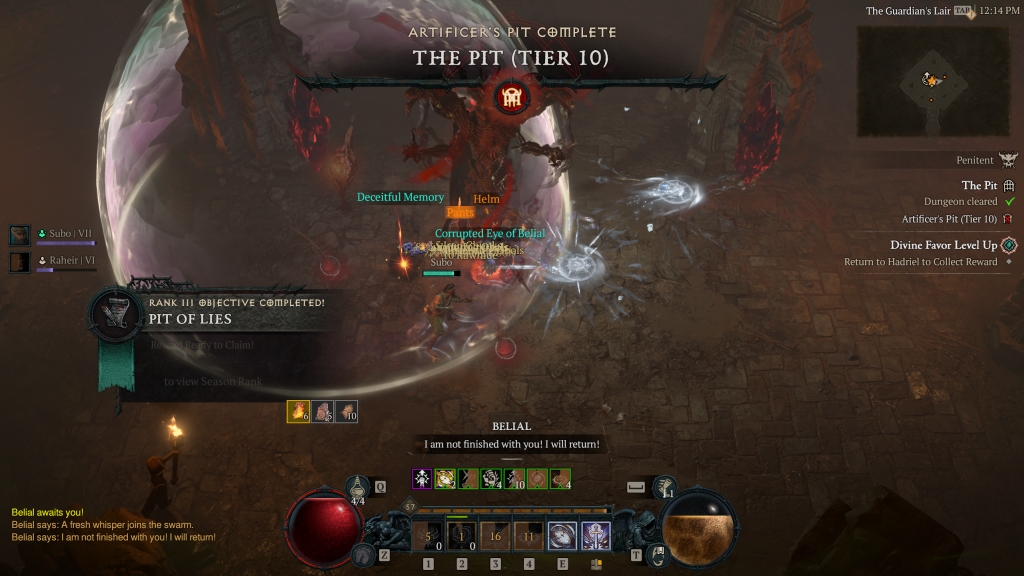Activate the third skill slot showing cooldown 16
This screenshot has width=1024, height=576.
click(x=495, y=537)
